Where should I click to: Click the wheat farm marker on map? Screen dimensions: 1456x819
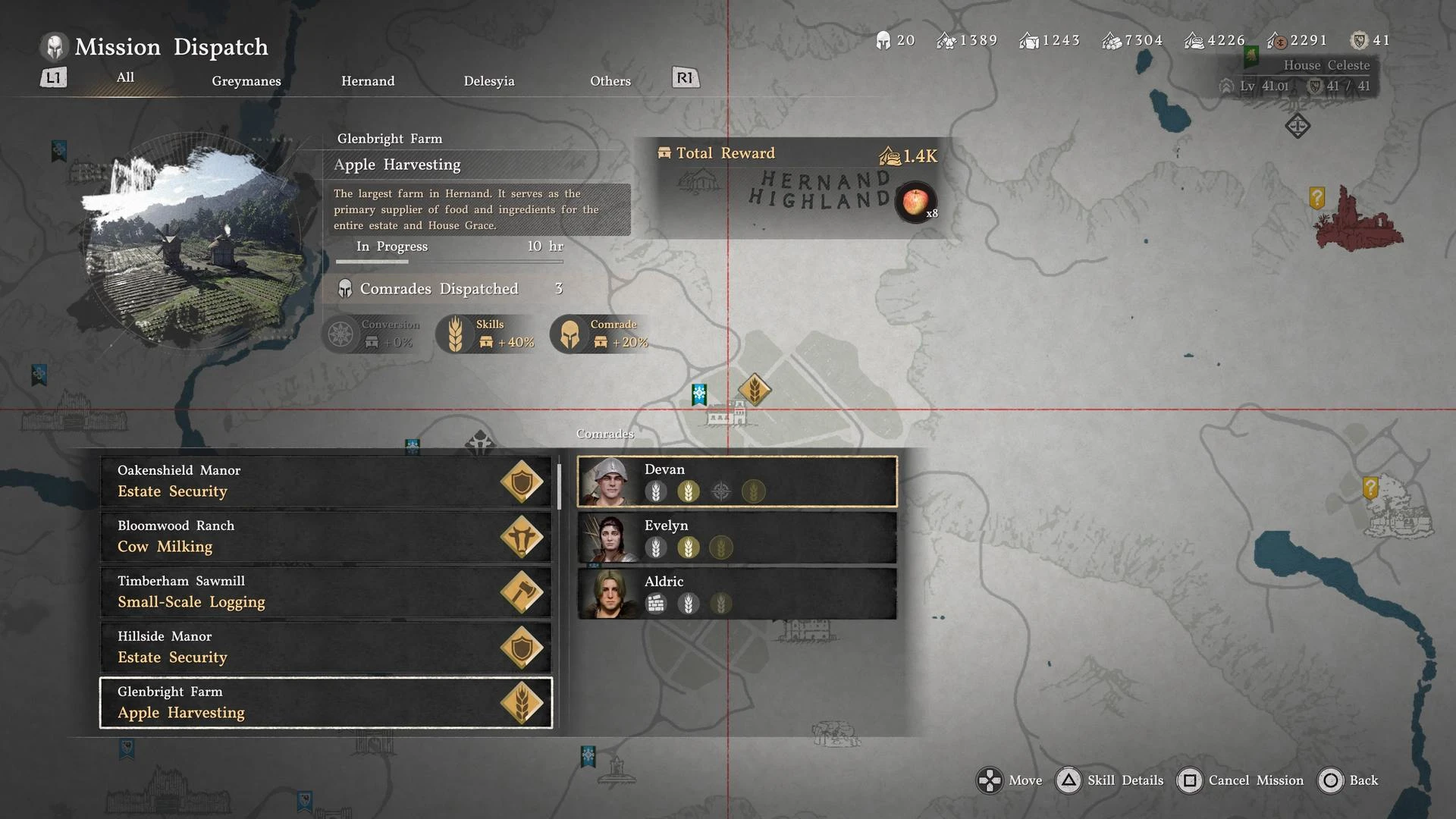click(x=755, y=390)
